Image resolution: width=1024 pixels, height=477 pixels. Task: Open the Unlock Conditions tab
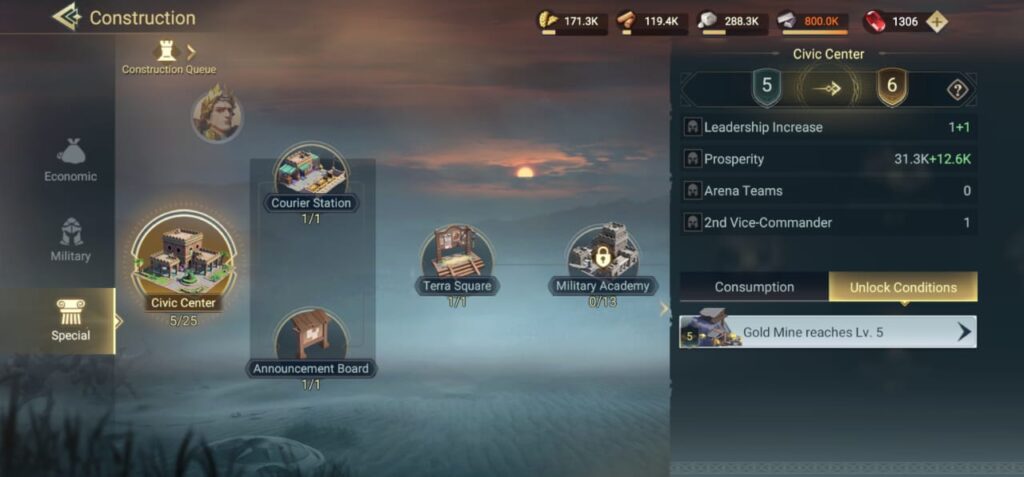coord(903,287)
